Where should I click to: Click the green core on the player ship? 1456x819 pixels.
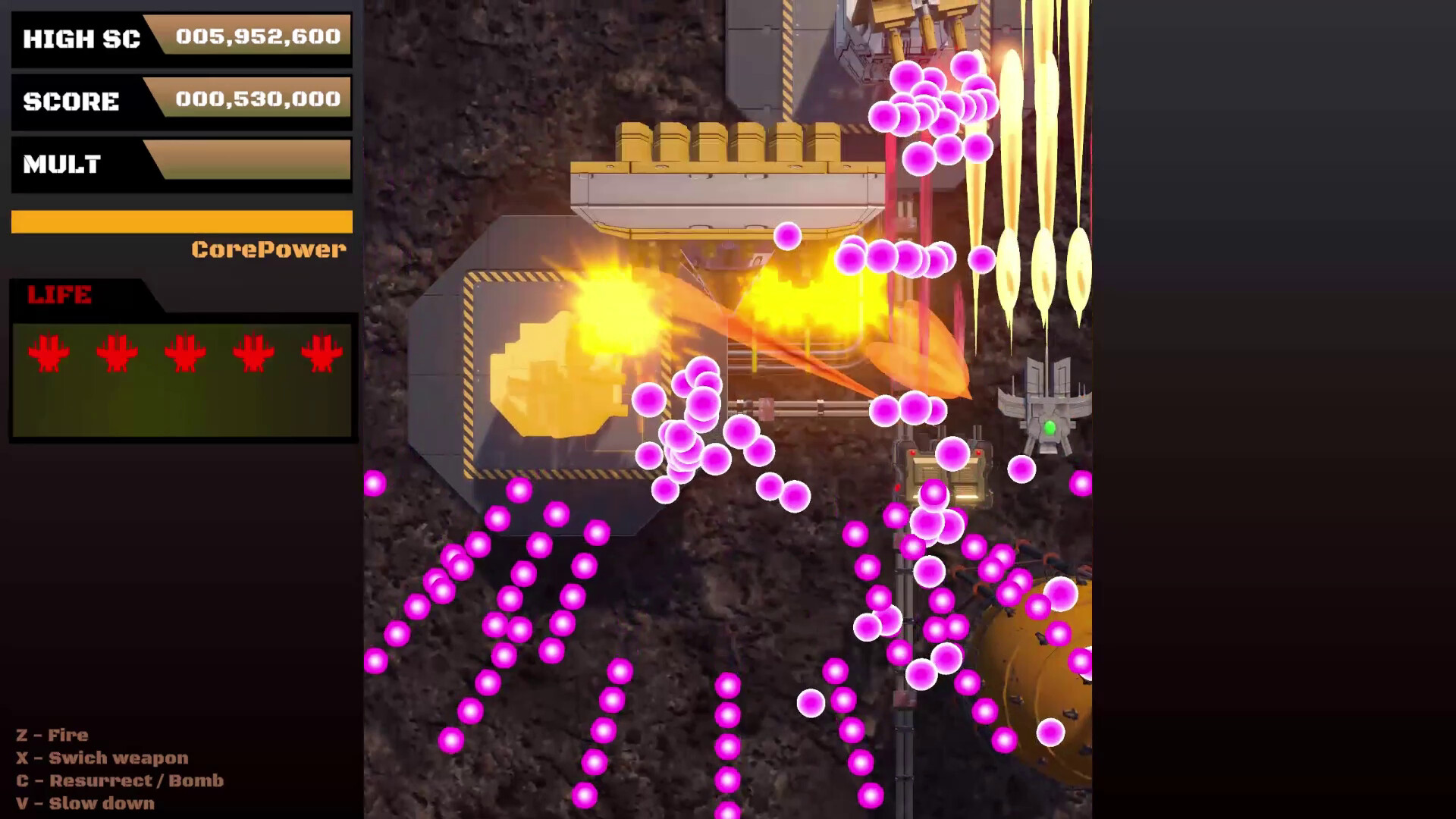click(x=1049, y=426)
